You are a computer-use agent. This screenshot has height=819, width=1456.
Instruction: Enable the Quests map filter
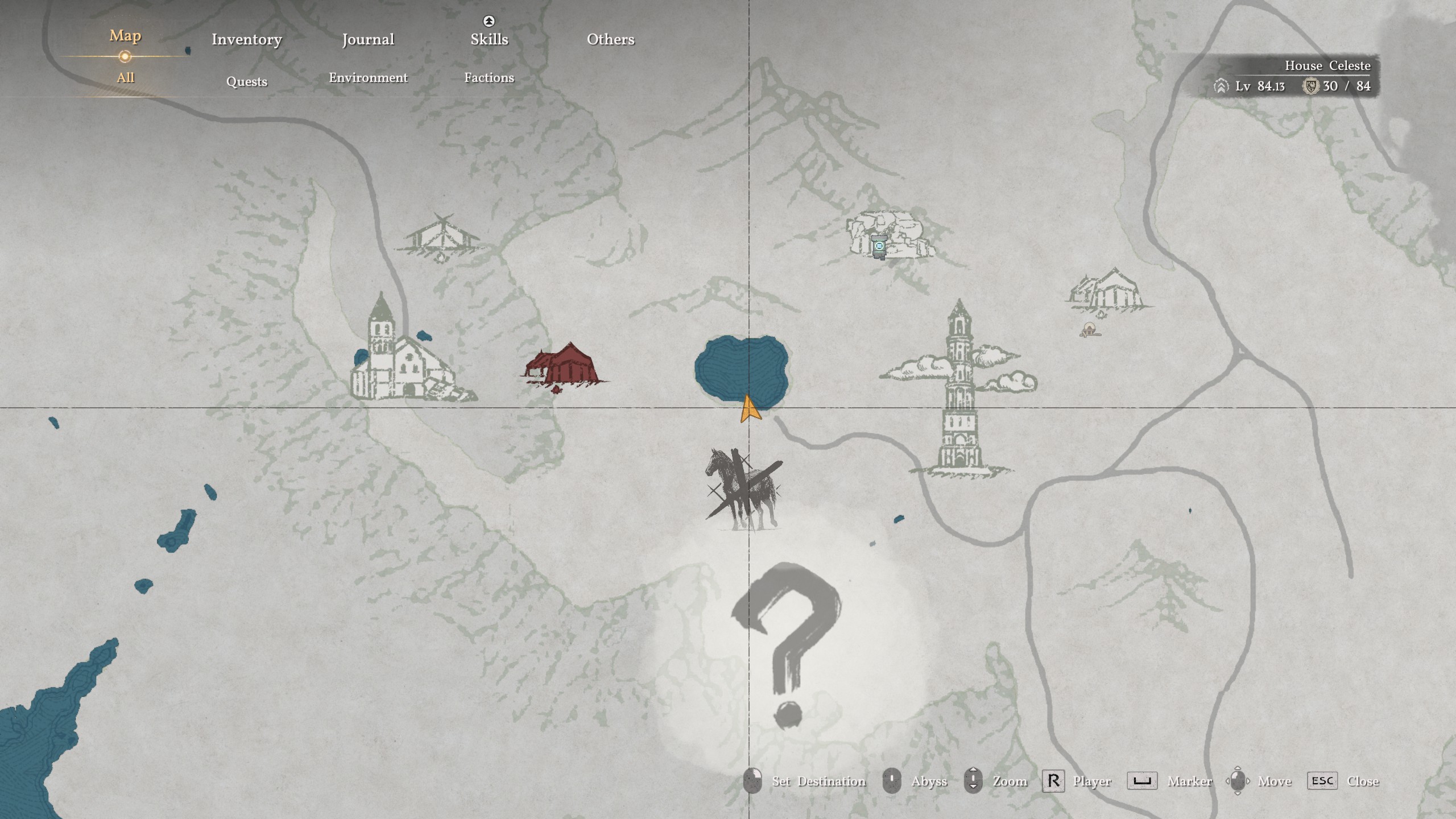tap(247, 81)
